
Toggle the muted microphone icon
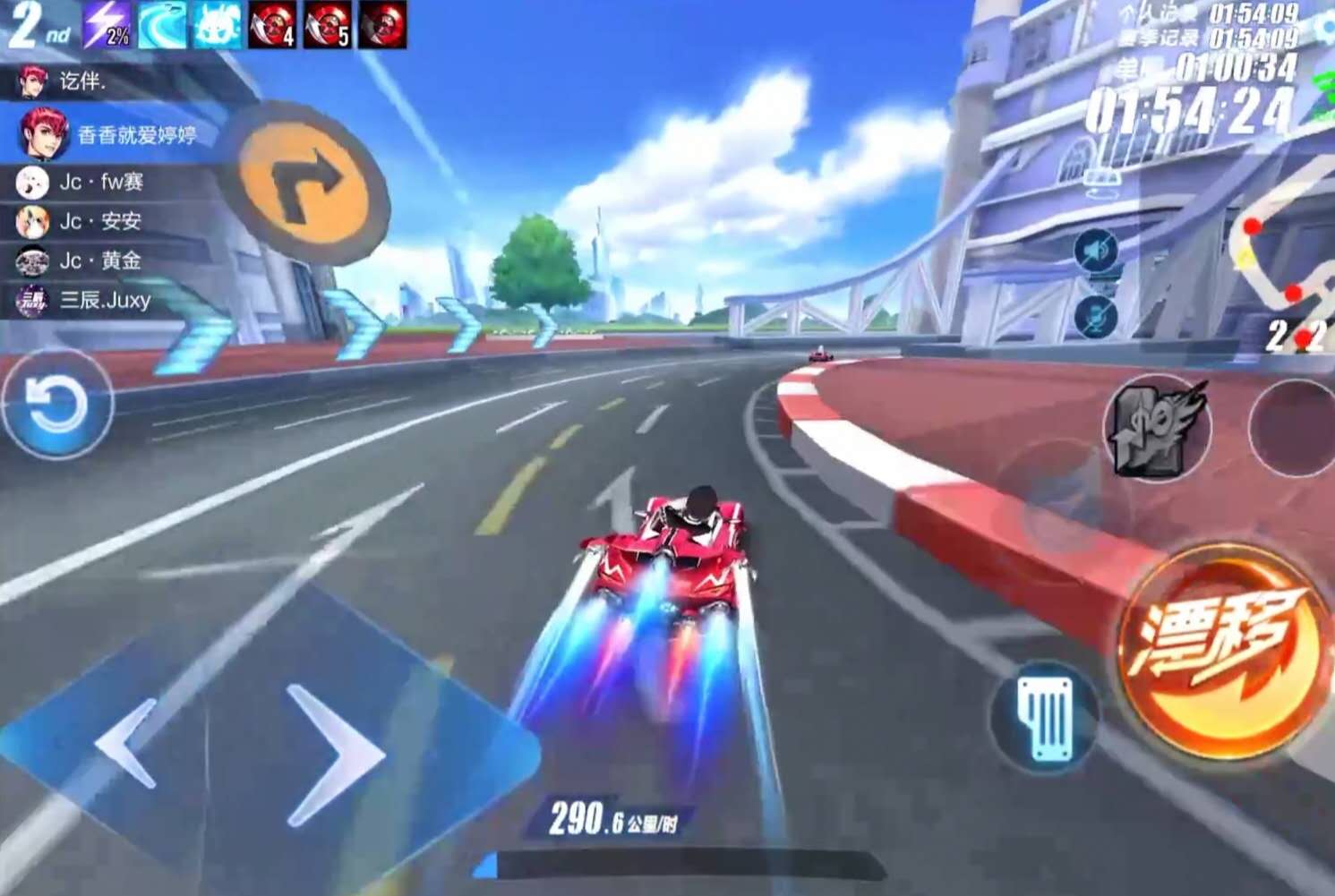click(x=1096, y=316)
